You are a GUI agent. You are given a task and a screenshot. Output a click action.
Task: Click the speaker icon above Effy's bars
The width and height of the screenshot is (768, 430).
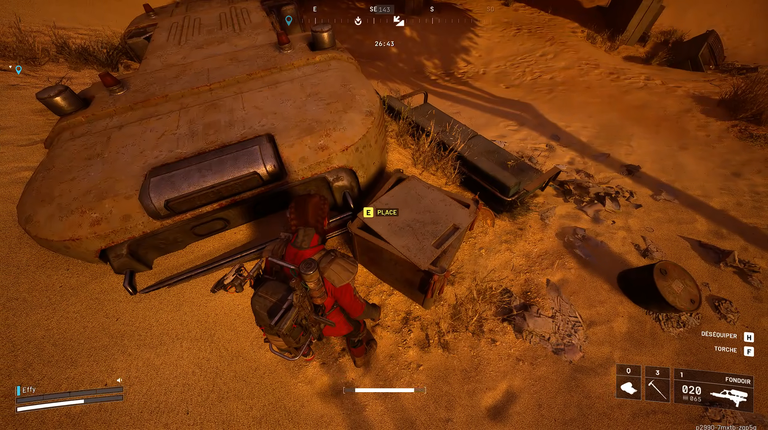[119, 380]
